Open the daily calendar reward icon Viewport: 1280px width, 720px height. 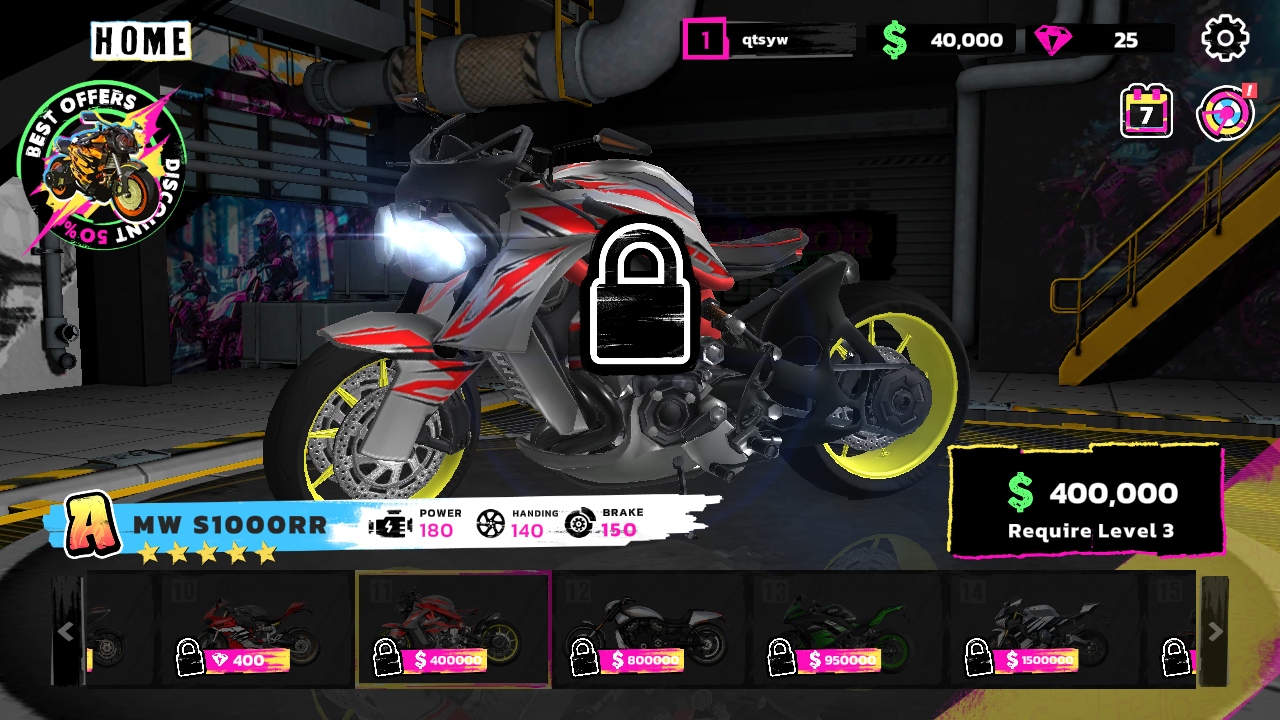[x=1146, y=112]
